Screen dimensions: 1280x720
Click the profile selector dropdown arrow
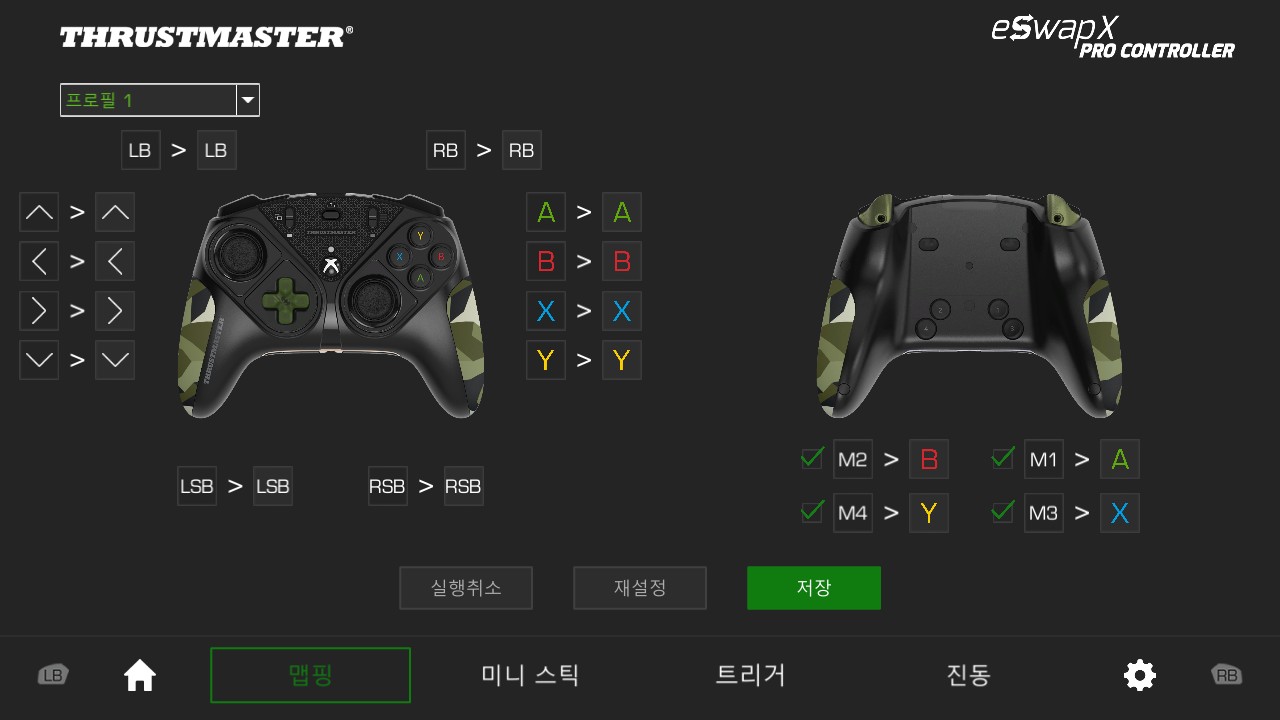click(x=247, y=100)
